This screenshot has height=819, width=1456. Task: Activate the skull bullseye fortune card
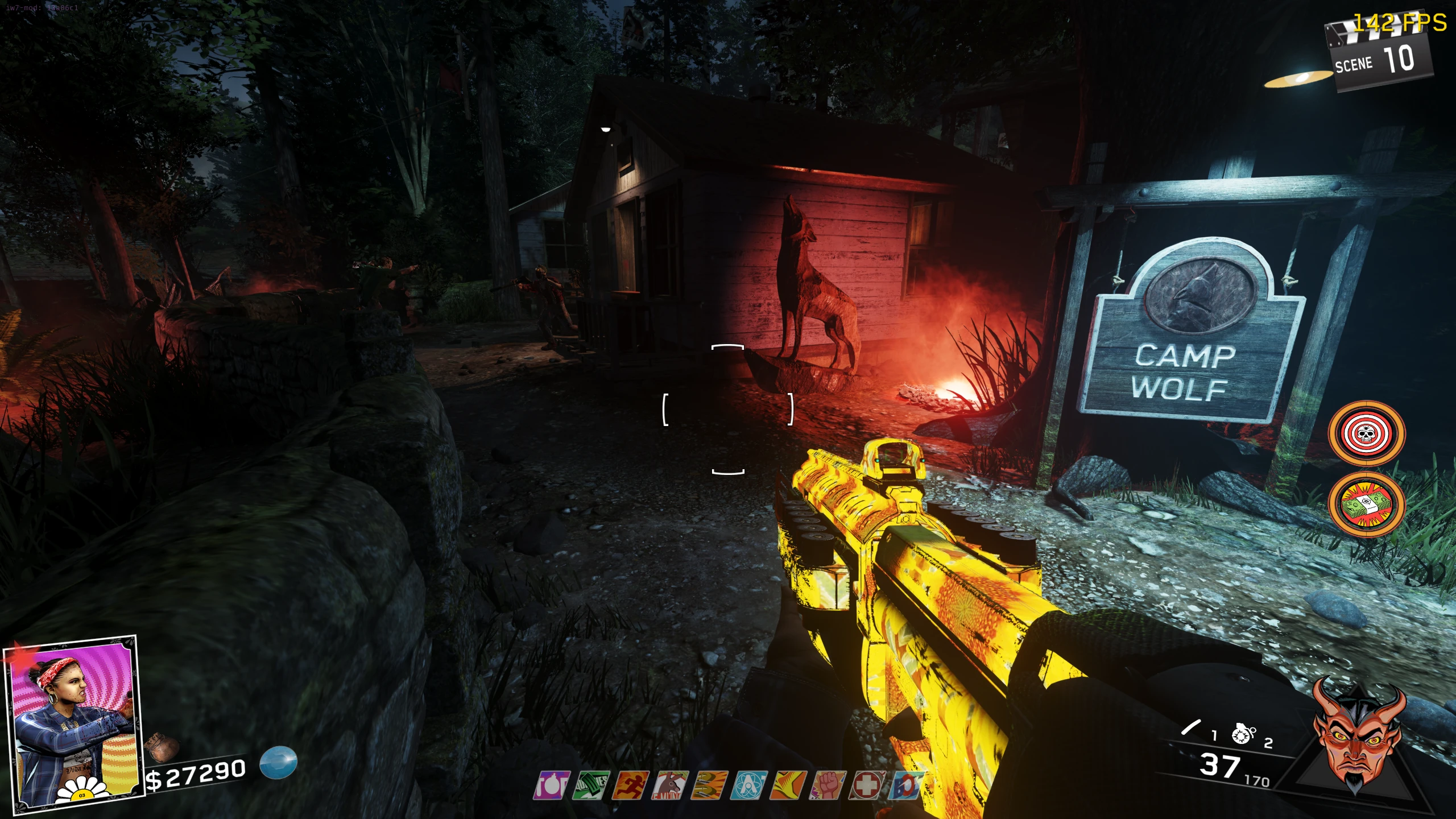[x=1366, y=434]
